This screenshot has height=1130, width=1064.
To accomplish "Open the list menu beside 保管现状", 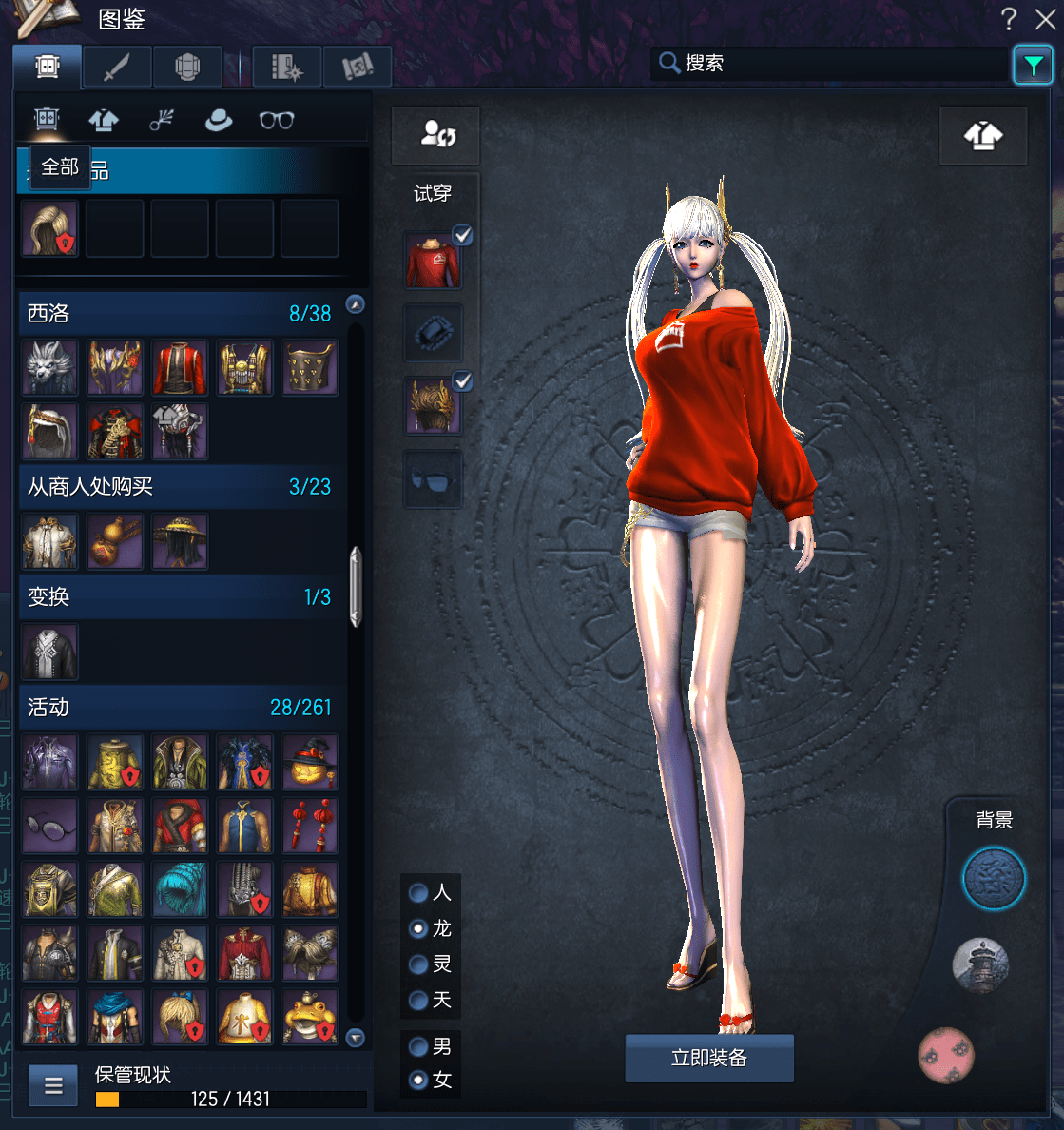I will 53,1085.
